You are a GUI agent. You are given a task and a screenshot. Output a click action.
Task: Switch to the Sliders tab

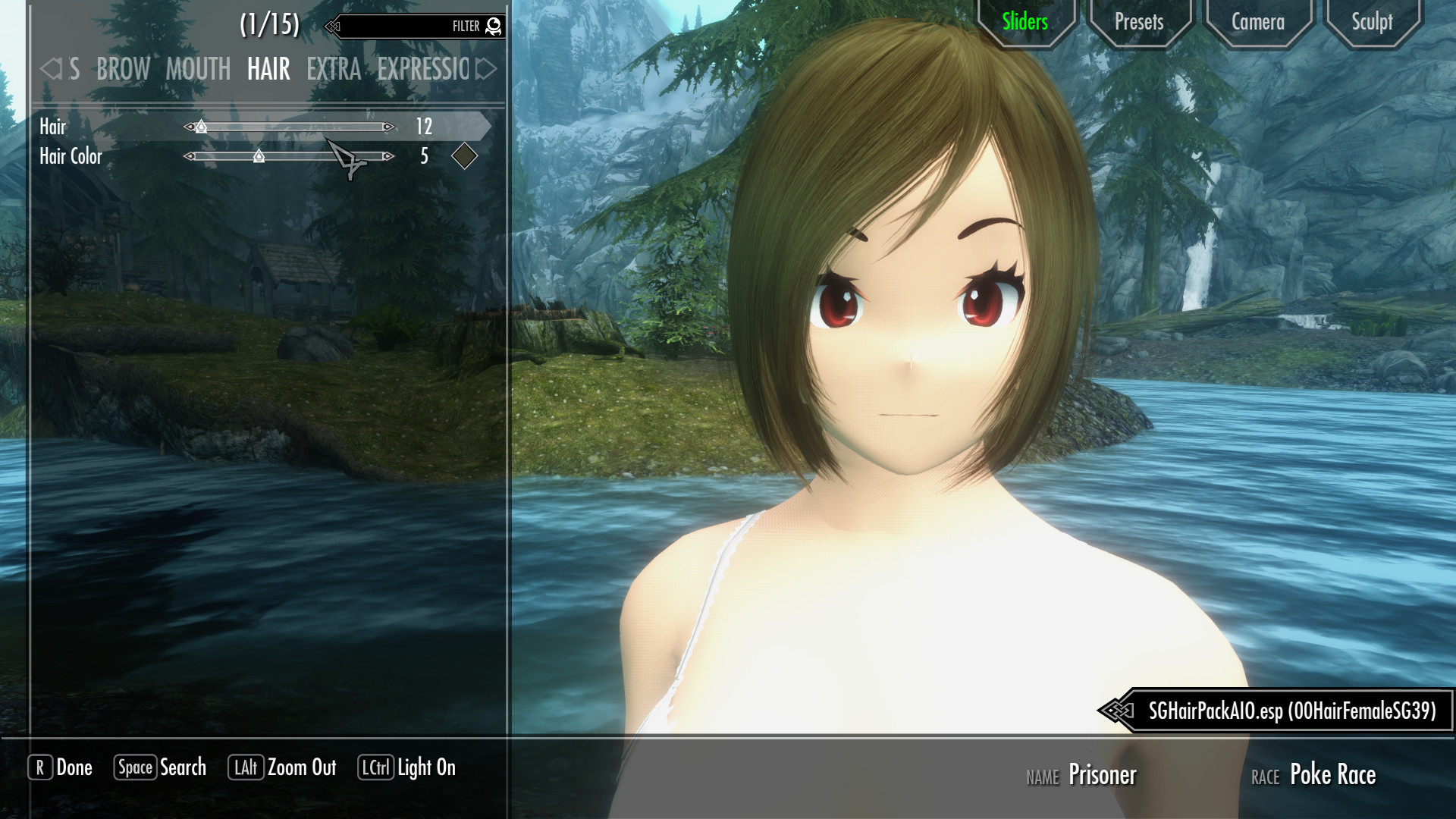point(1025,22)
